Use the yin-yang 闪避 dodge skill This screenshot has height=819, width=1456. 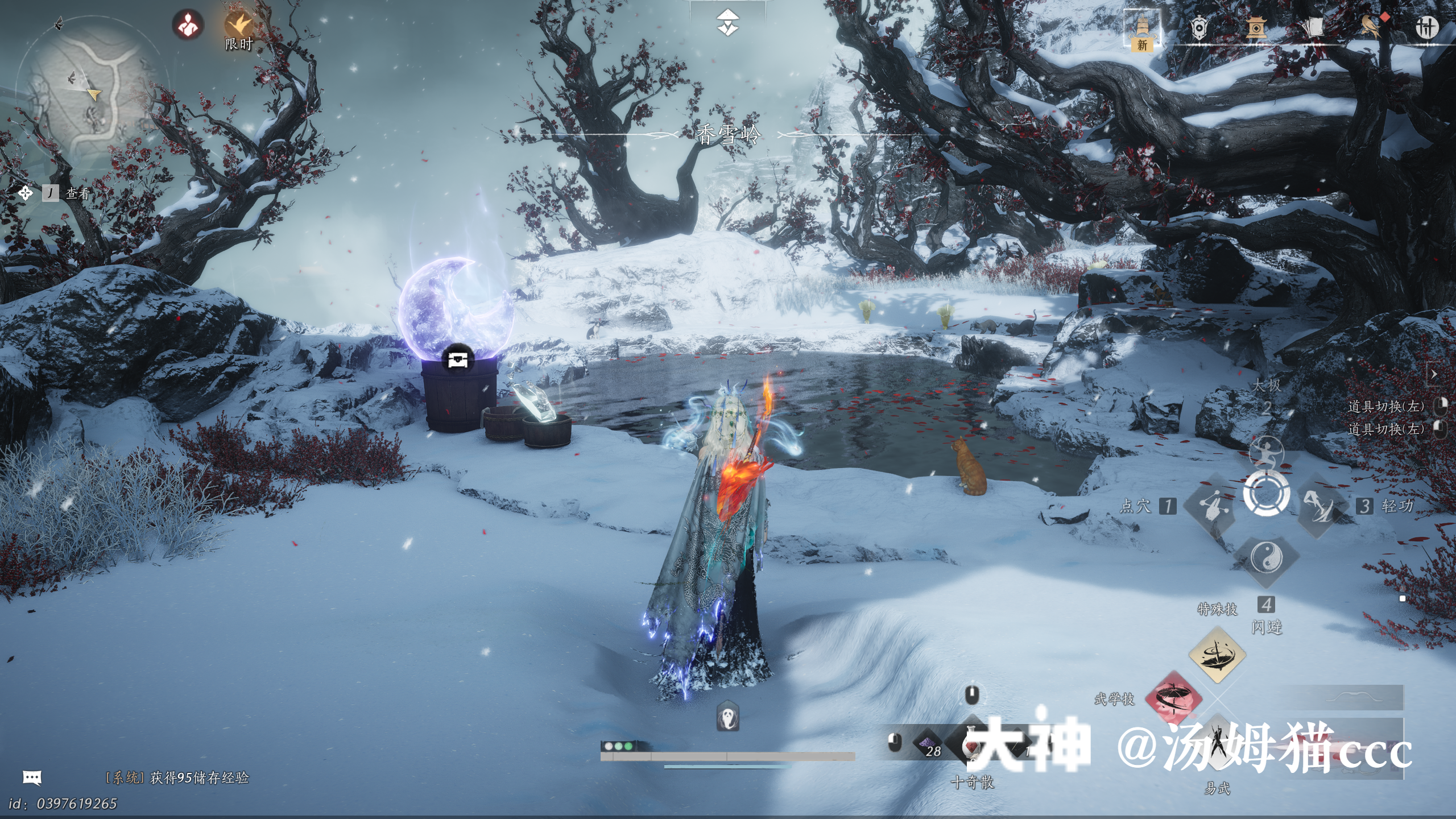1266,557
